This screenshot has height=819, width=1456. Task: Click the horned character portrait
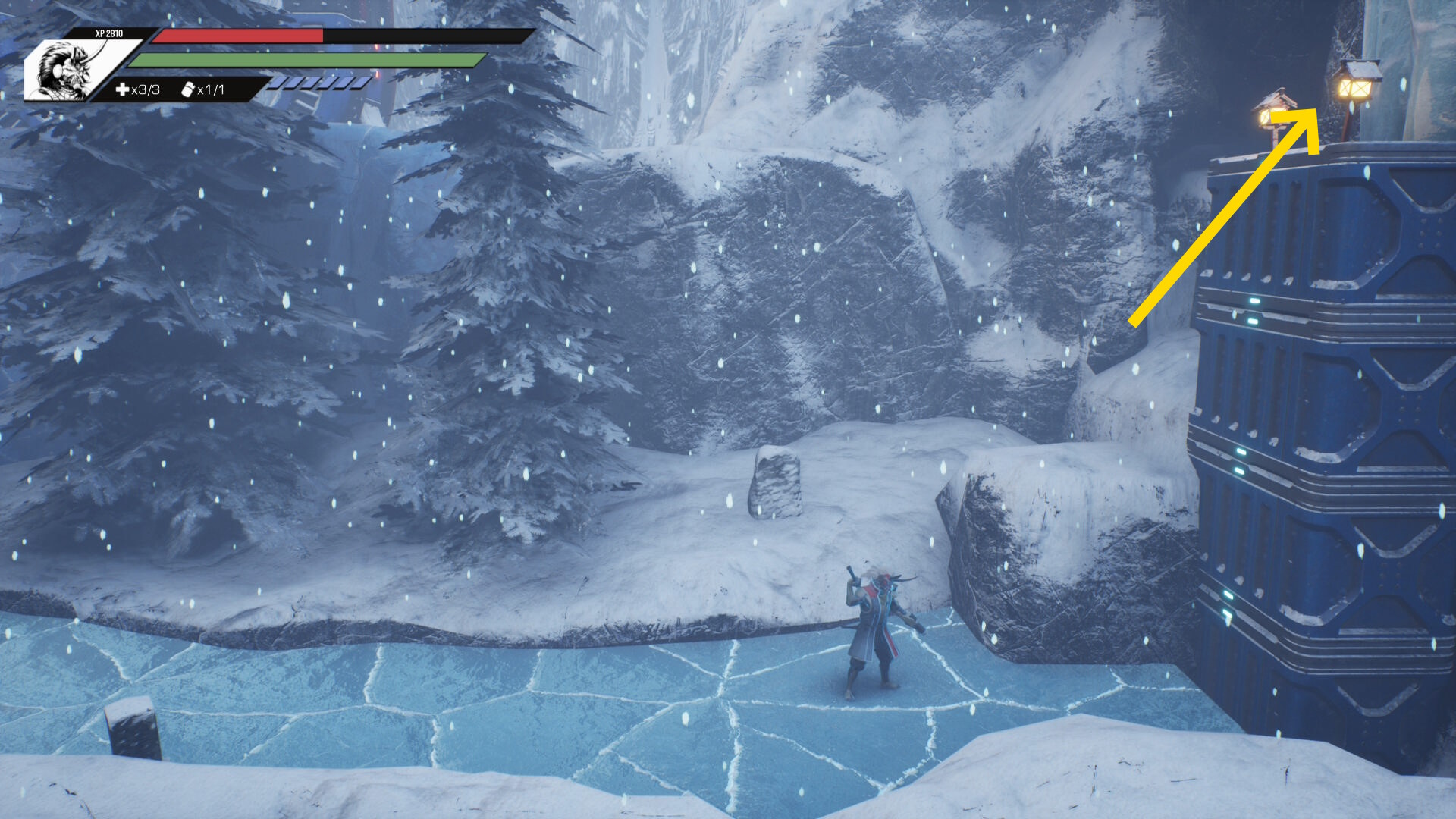pos(66,71)
